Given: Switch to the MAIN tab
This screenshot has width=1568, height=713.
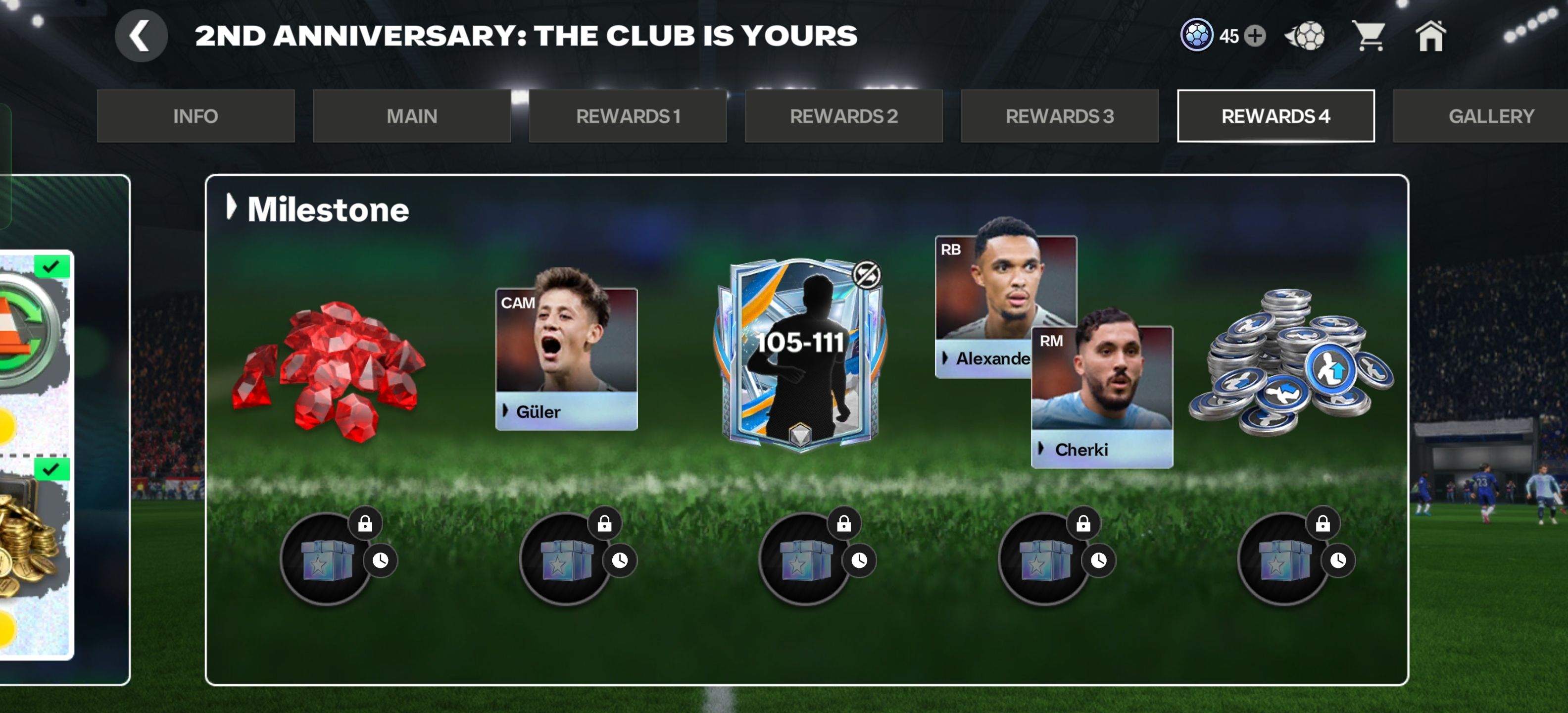Looking at the screenshot, I should point(411,116).
